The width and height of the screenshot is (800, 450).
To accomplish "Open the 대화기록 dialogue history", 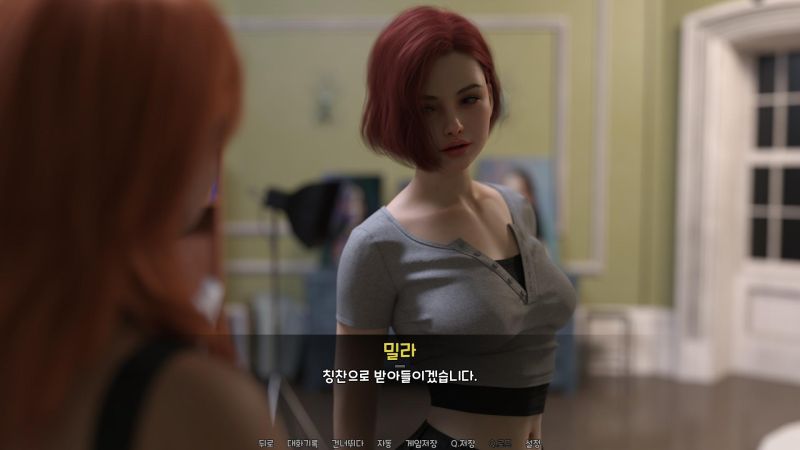I will [x=303, y=443].
